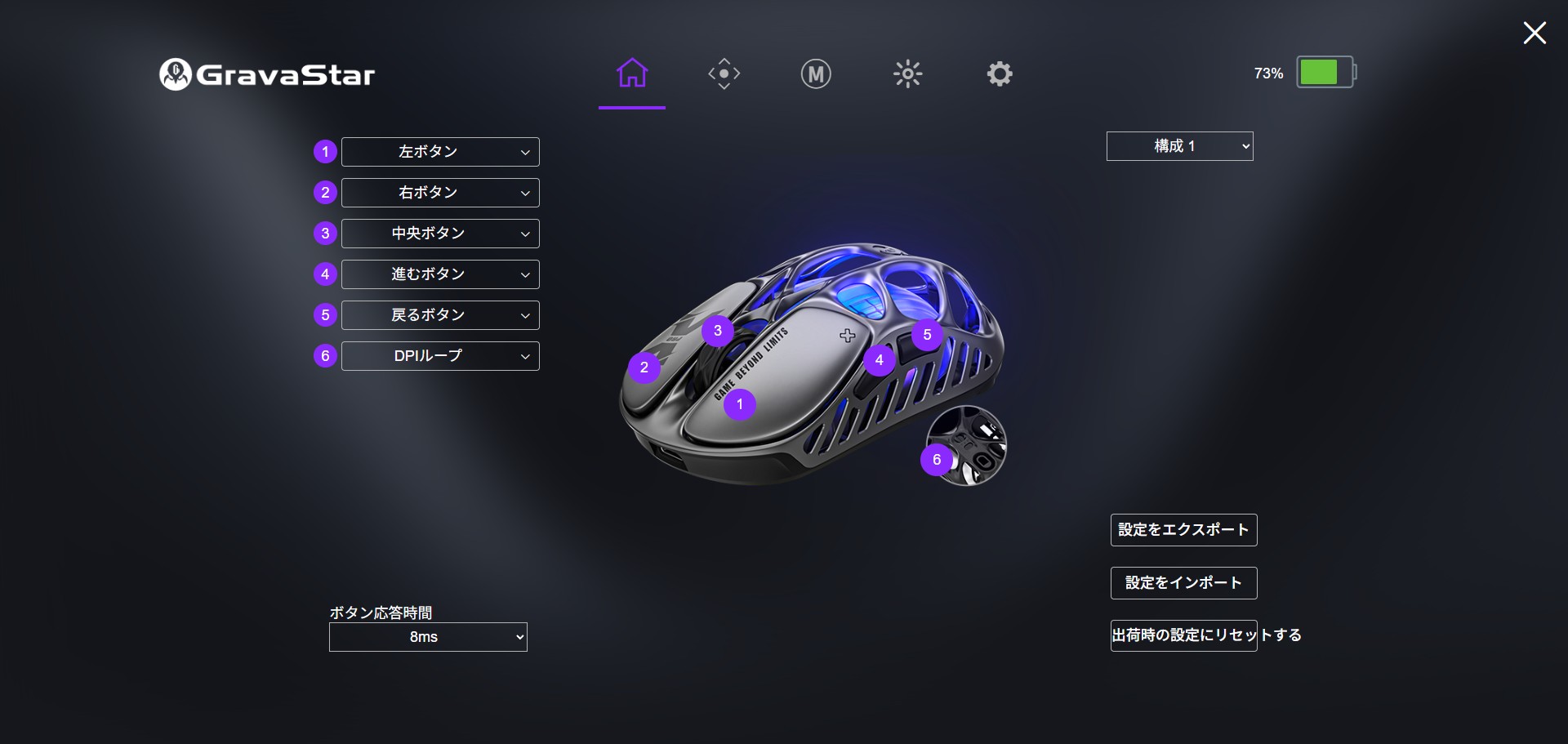Image resolution: width=1568 pixels, height=744 pixels.
Task: Select marker 3 on the scroll wheel
Action: [718, 331]
